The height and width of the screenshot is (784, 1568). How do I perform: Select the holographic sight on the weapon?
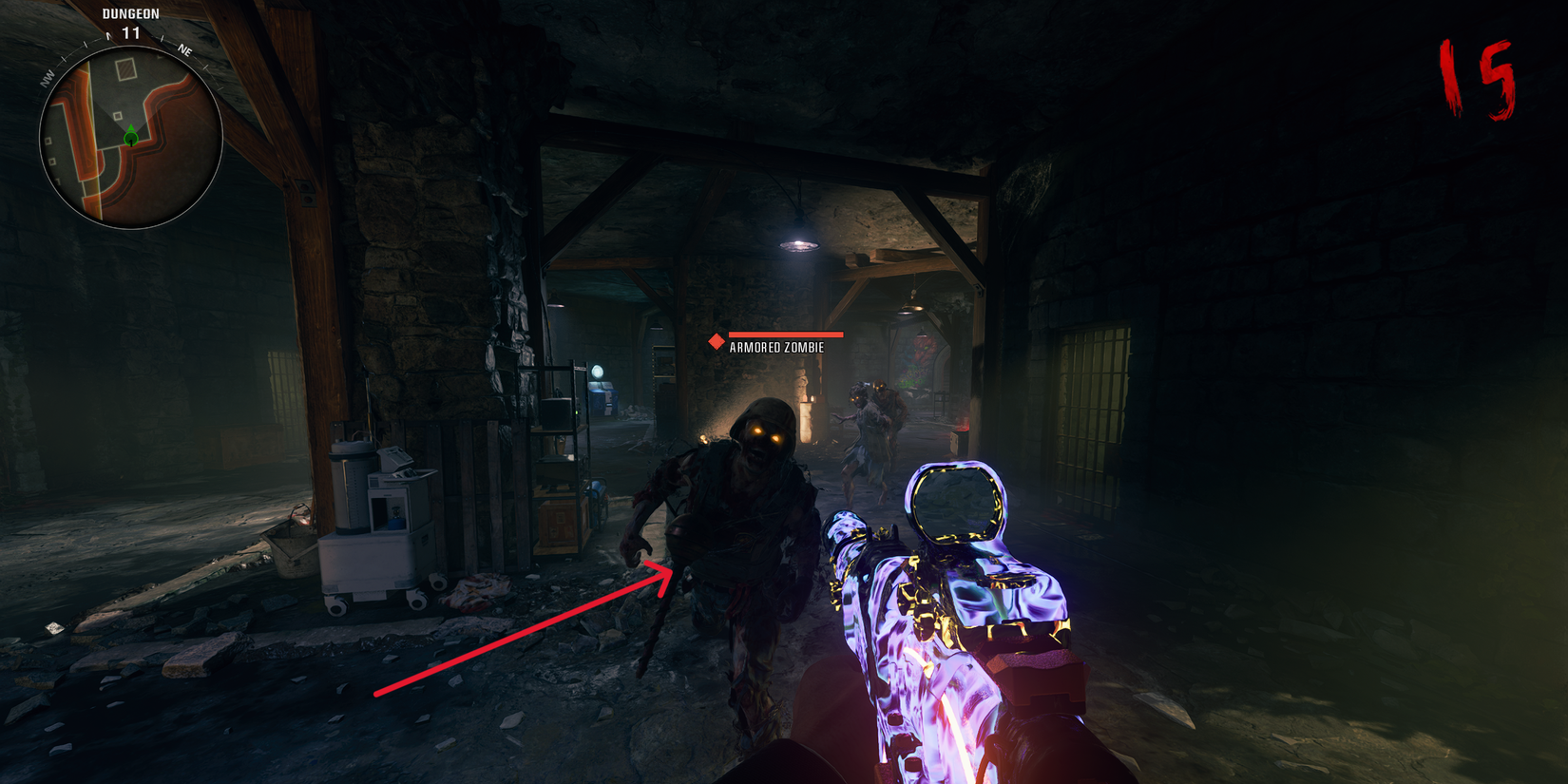tap(958, 501)
